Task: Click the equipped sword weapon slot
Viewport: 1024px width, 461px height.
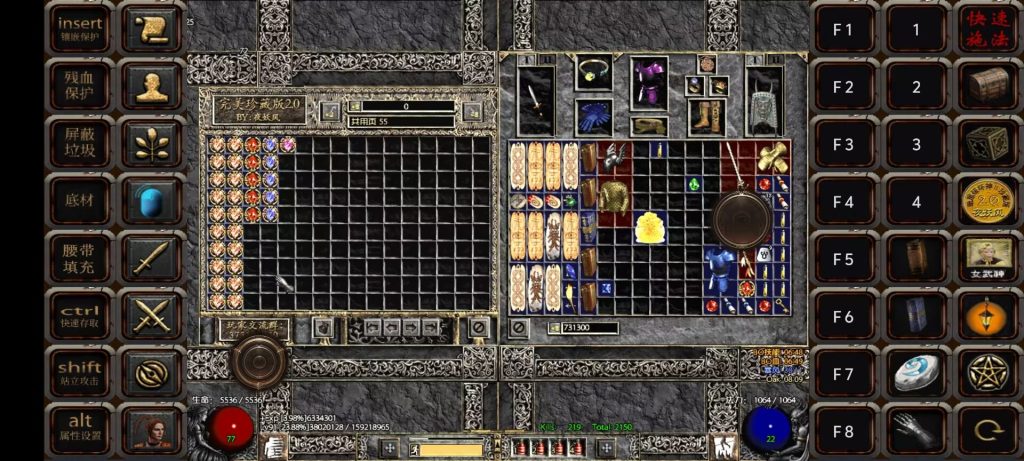Action: [x=537, y=100]
